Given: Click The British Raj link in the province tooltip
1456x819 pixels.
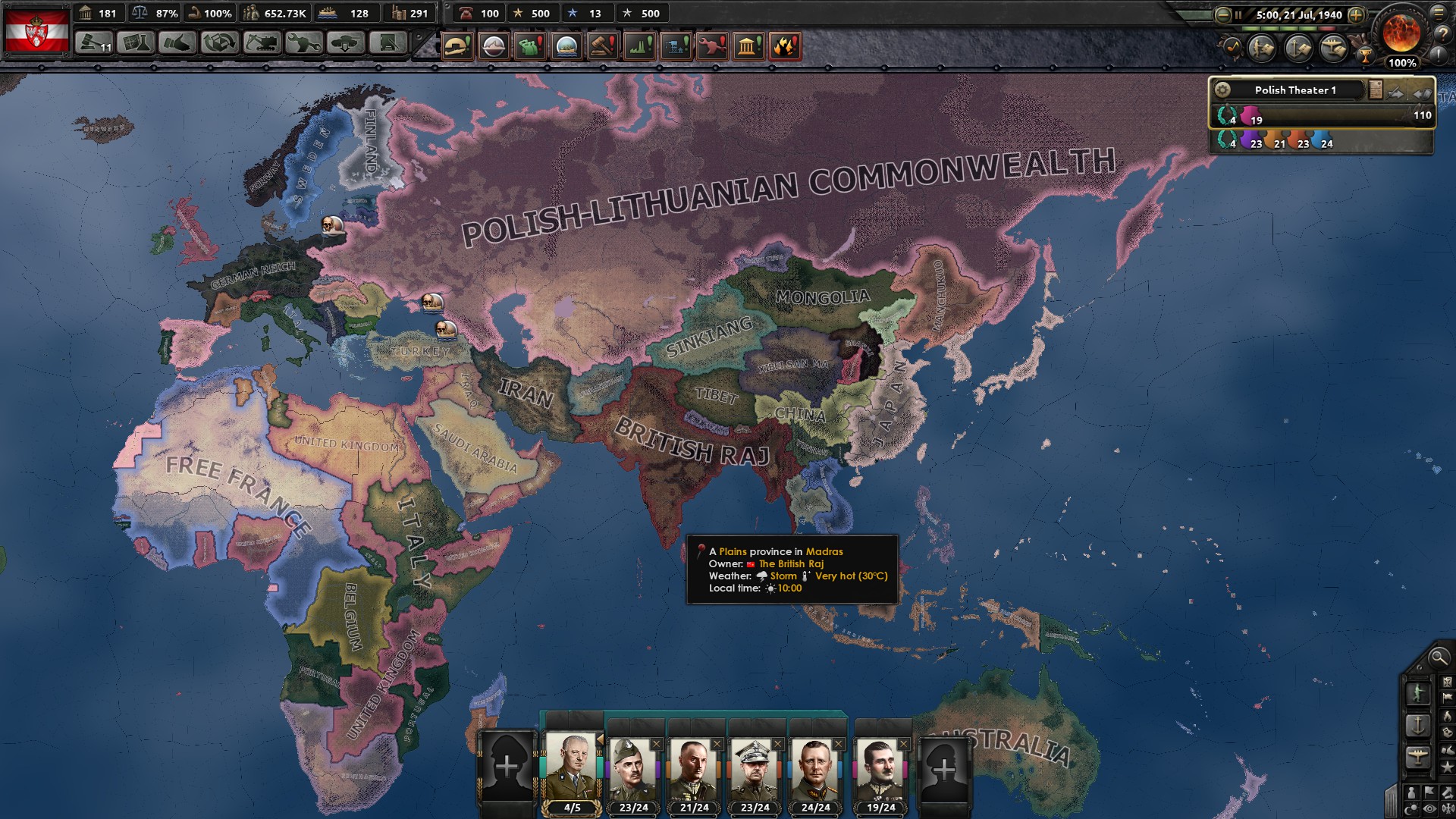Looking at the screenshot, I should tap(793, 564).
